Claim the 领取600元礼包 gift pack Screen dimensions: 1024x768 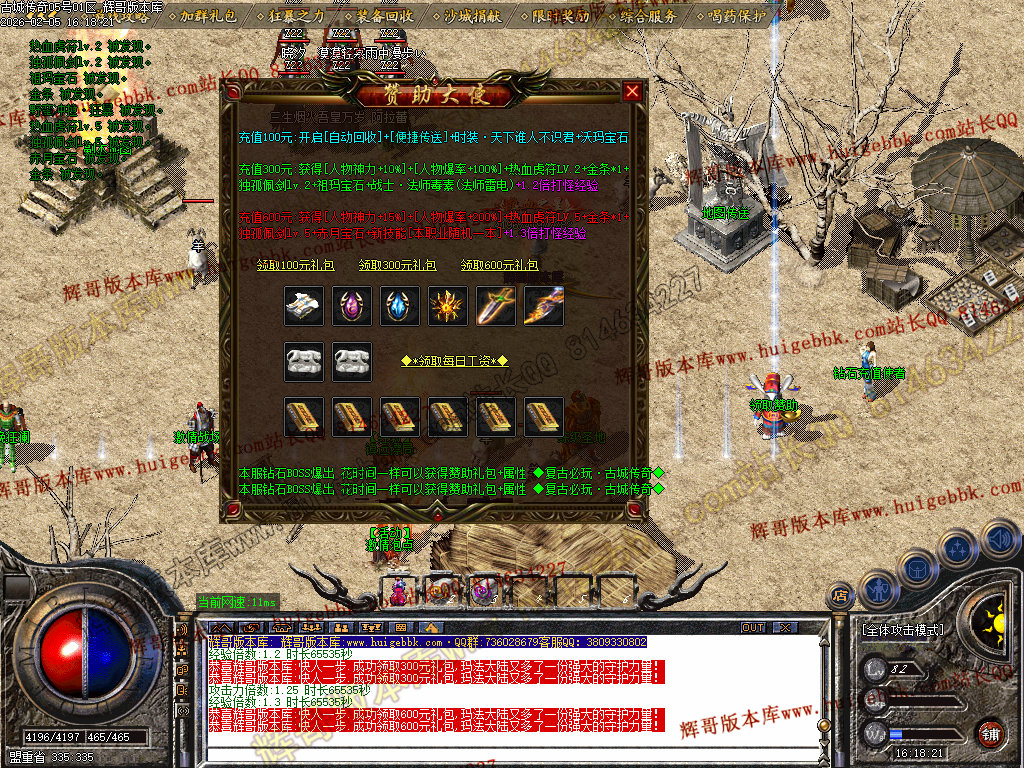(x=499, y=265)
